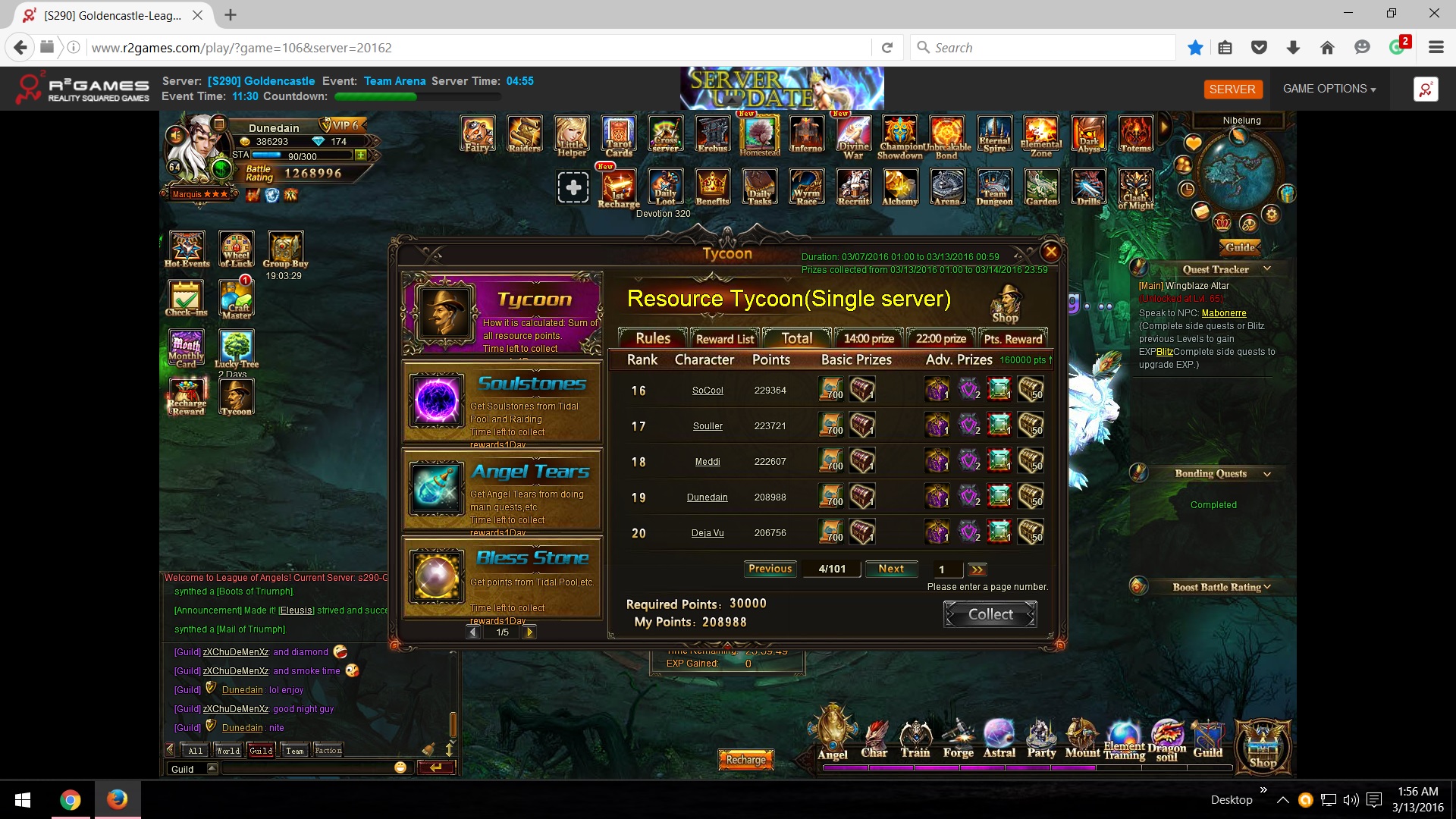Select the Soulstones resource category

point(502,402)
